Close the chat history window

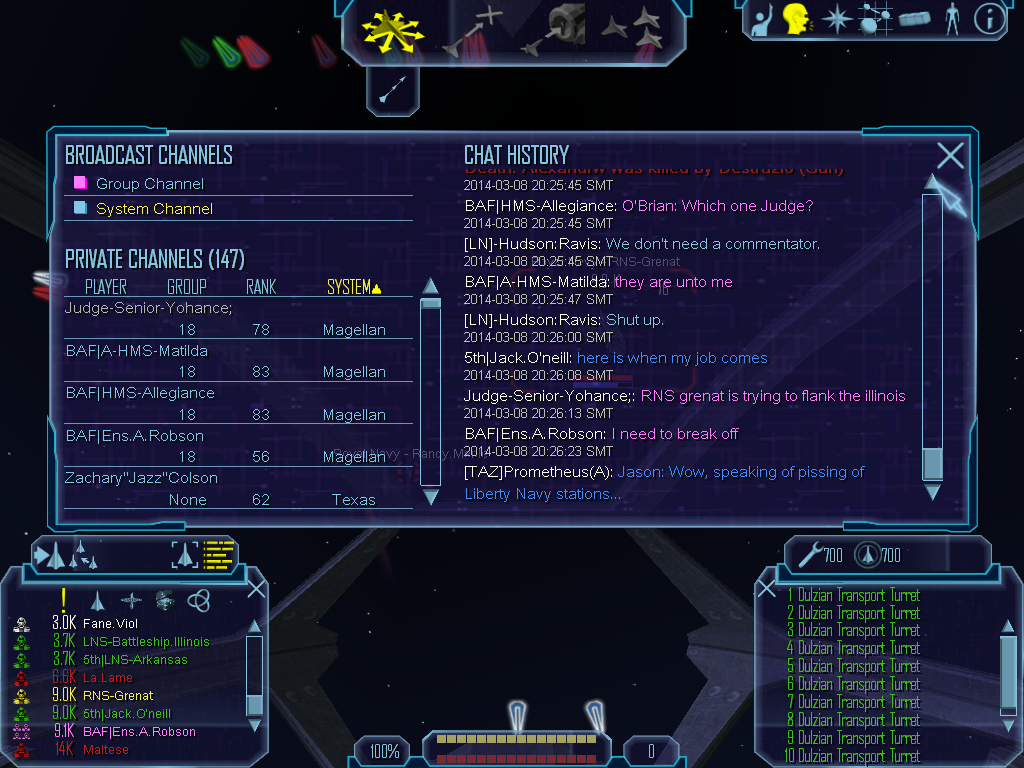tap(950, 155)
